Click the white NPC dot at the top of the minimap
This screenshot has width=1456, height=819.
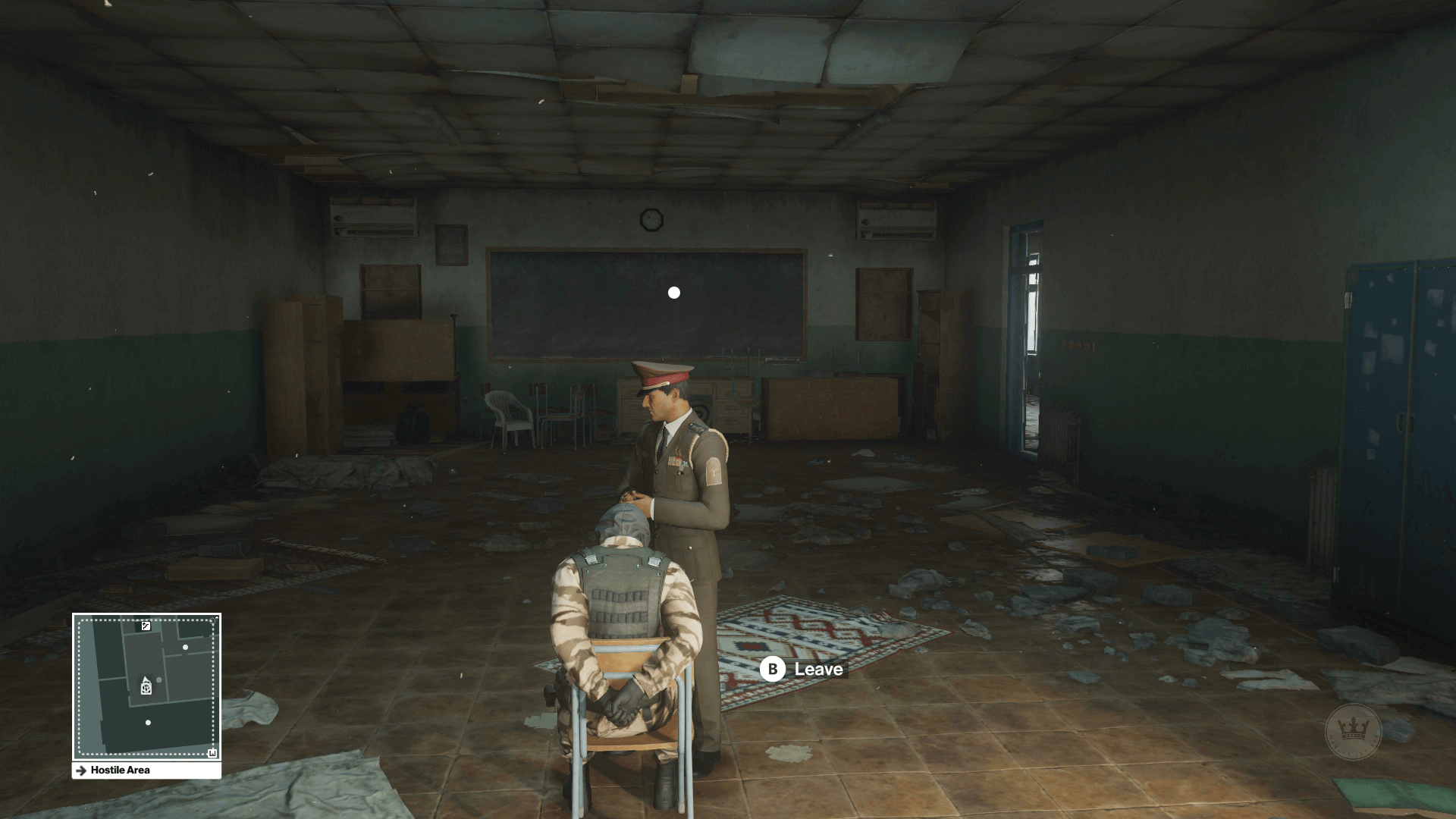[x=185, y=648]
